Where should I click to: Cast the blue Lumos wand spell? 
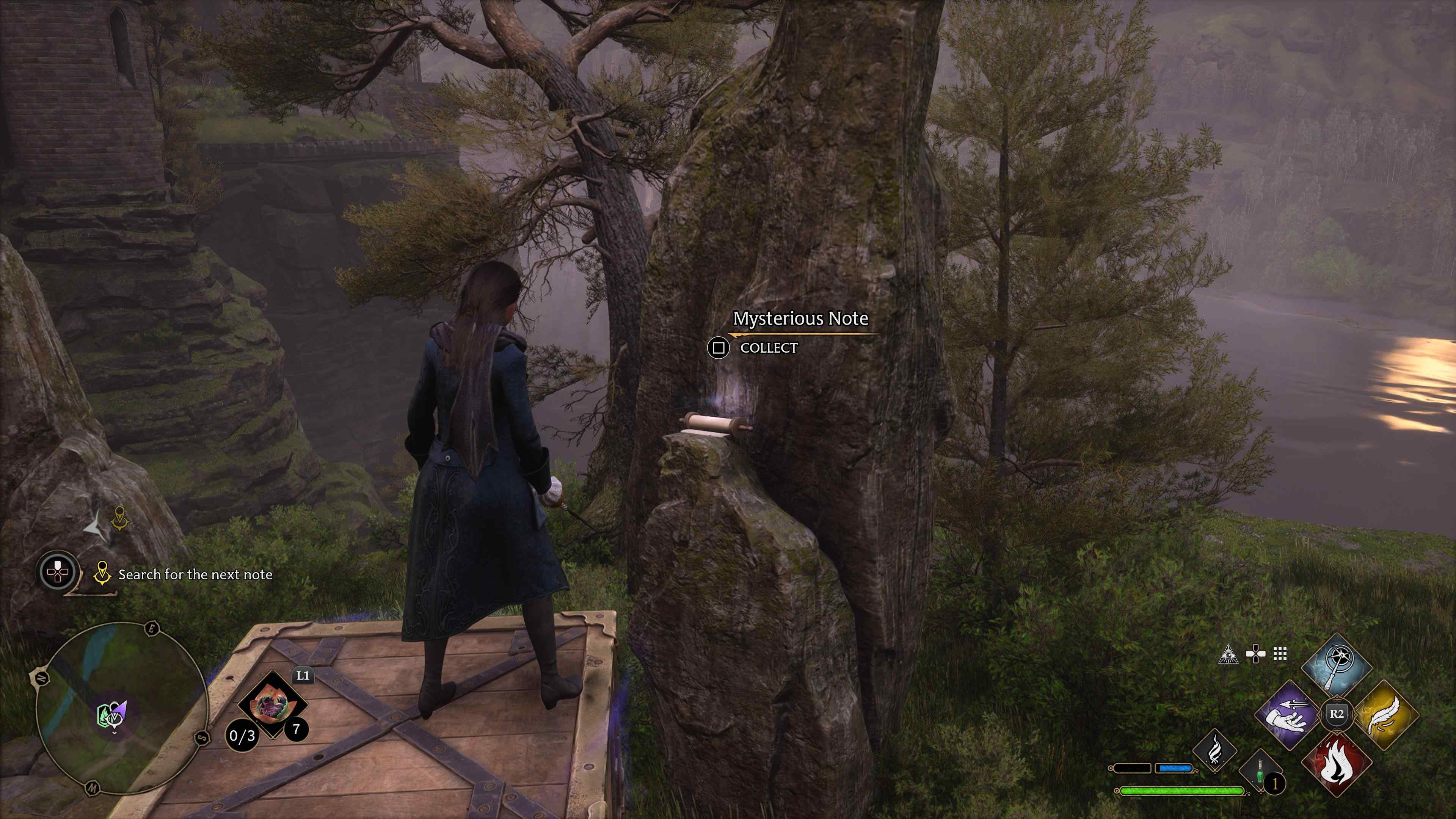(x=1336, y=667)
